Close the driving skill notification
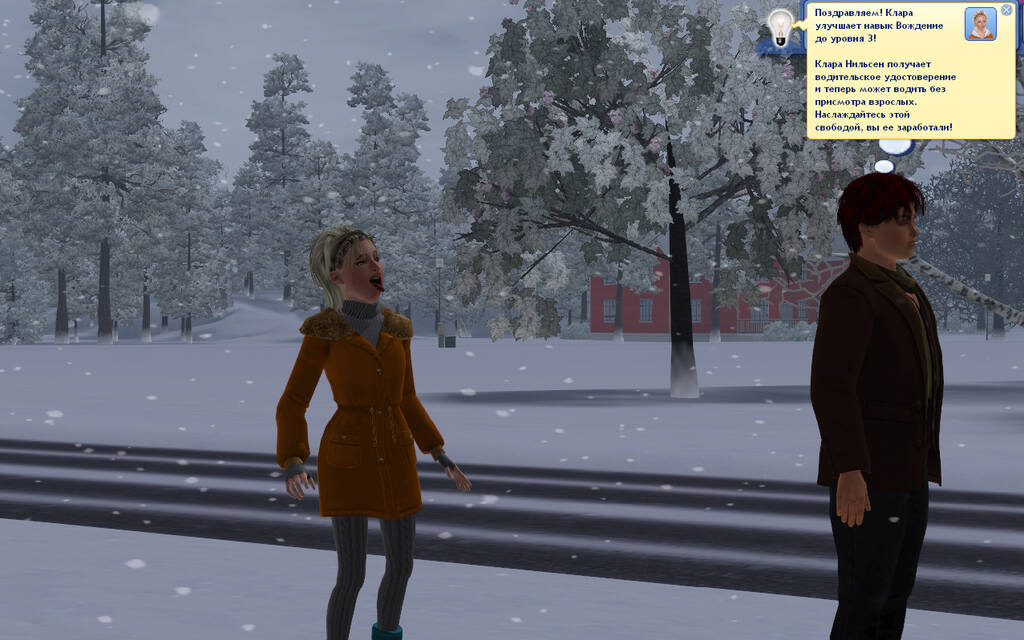 (x=1006, y=10)
